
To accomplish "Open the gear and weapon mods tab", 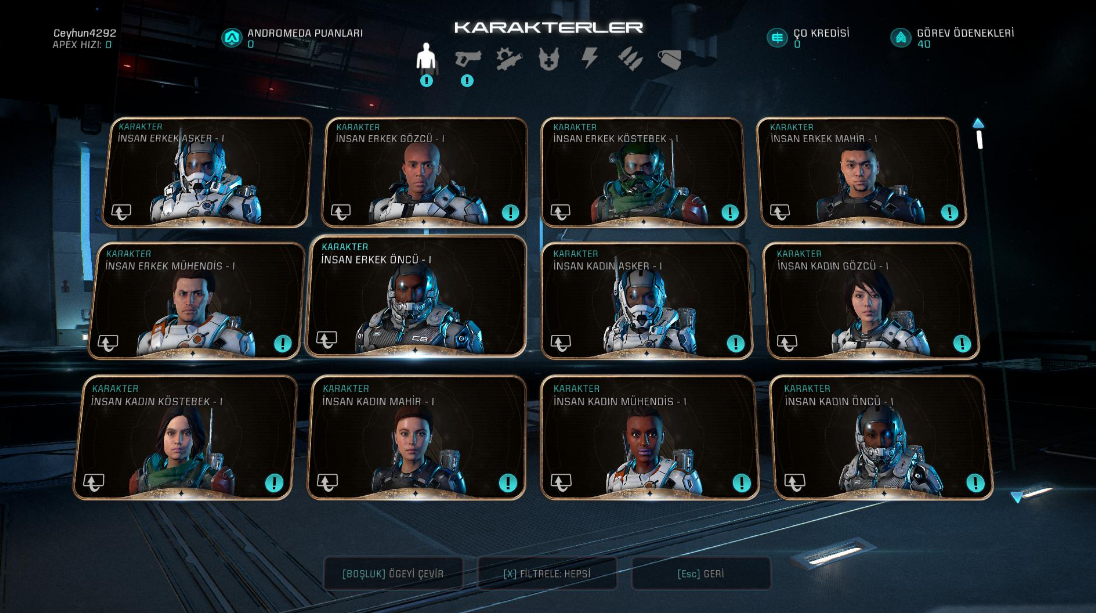I will (508, 58).
